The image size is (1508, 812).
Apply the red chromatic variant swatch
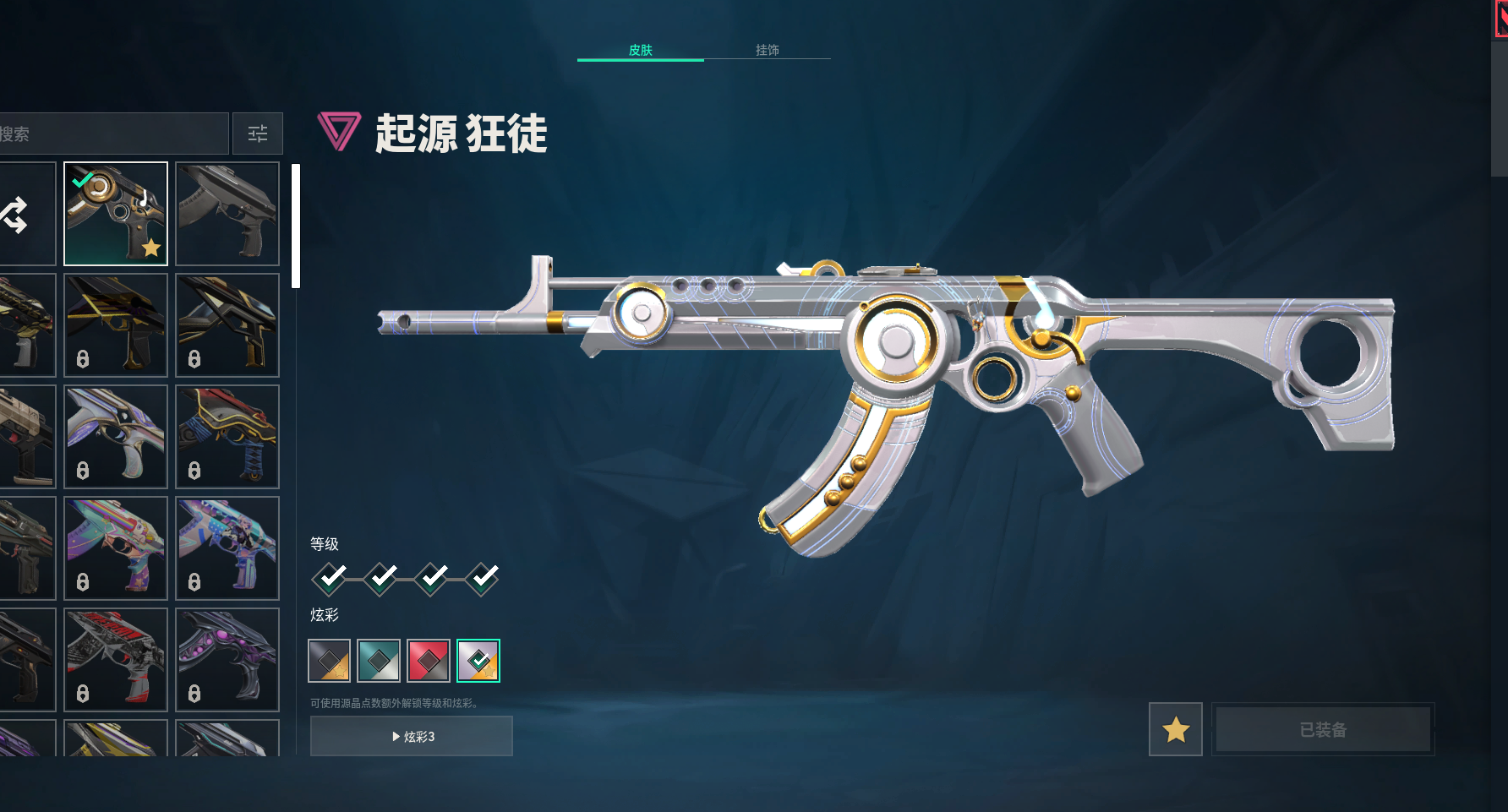click(429, 661)
